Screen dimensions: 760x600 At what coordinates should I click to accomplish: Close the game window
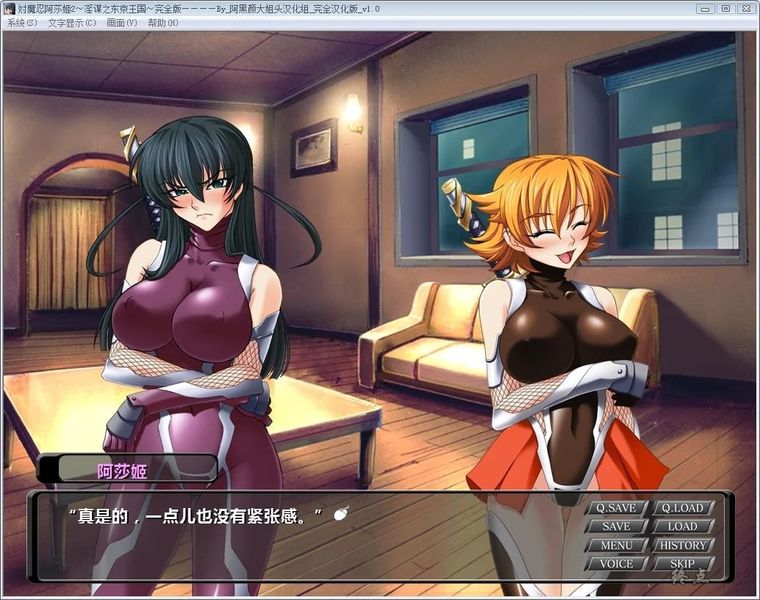click(746, 7)
